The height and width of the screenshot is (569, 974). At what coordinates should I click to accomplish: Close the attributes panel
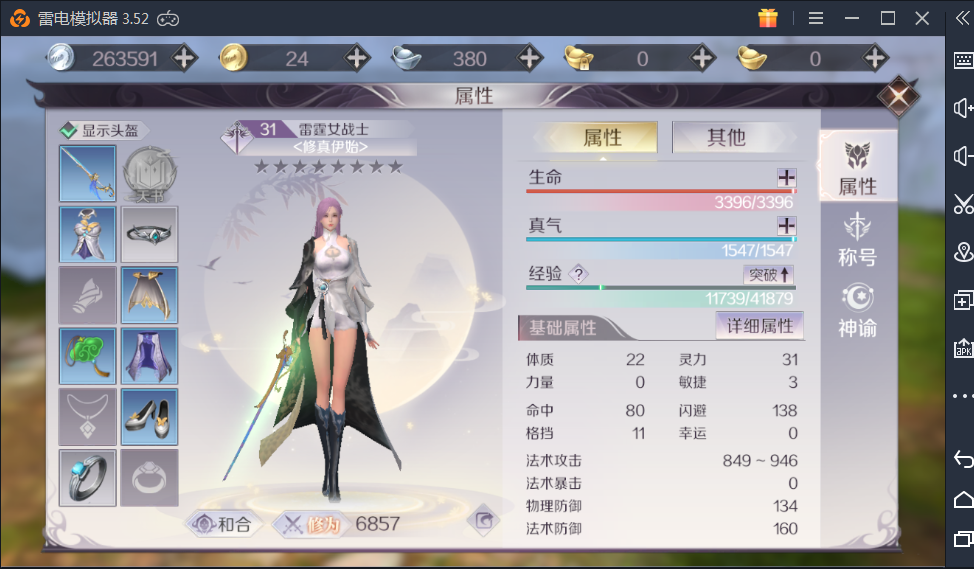coord(897,97)
